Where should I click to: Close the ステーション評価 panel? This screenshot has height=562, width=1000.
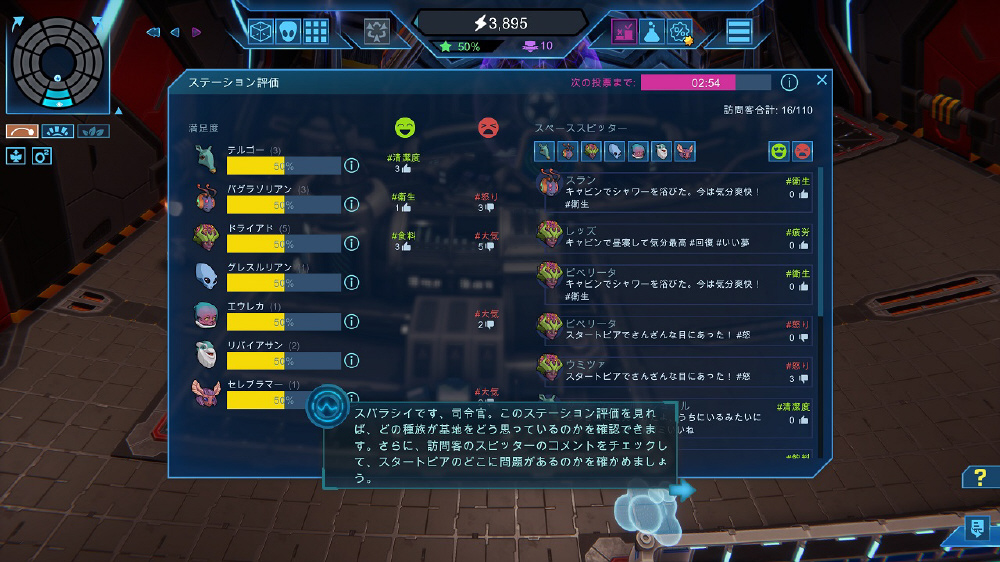point(822,80)
